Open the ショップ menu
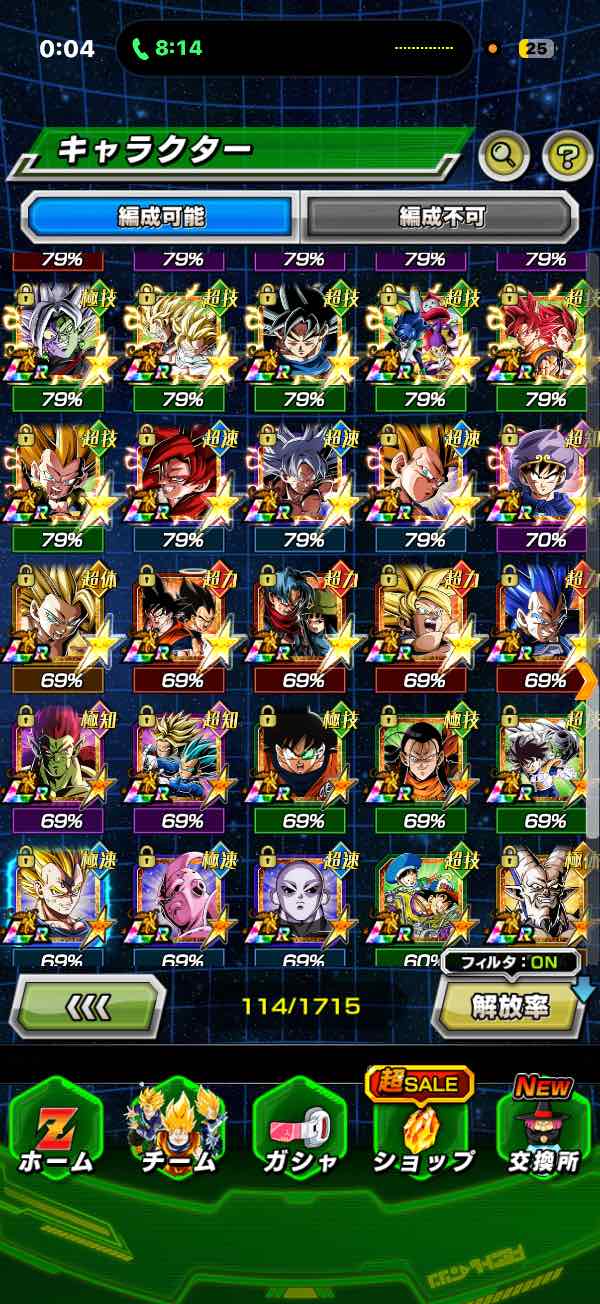This screenshot has width=600, height=1304. pos(422,1131)
